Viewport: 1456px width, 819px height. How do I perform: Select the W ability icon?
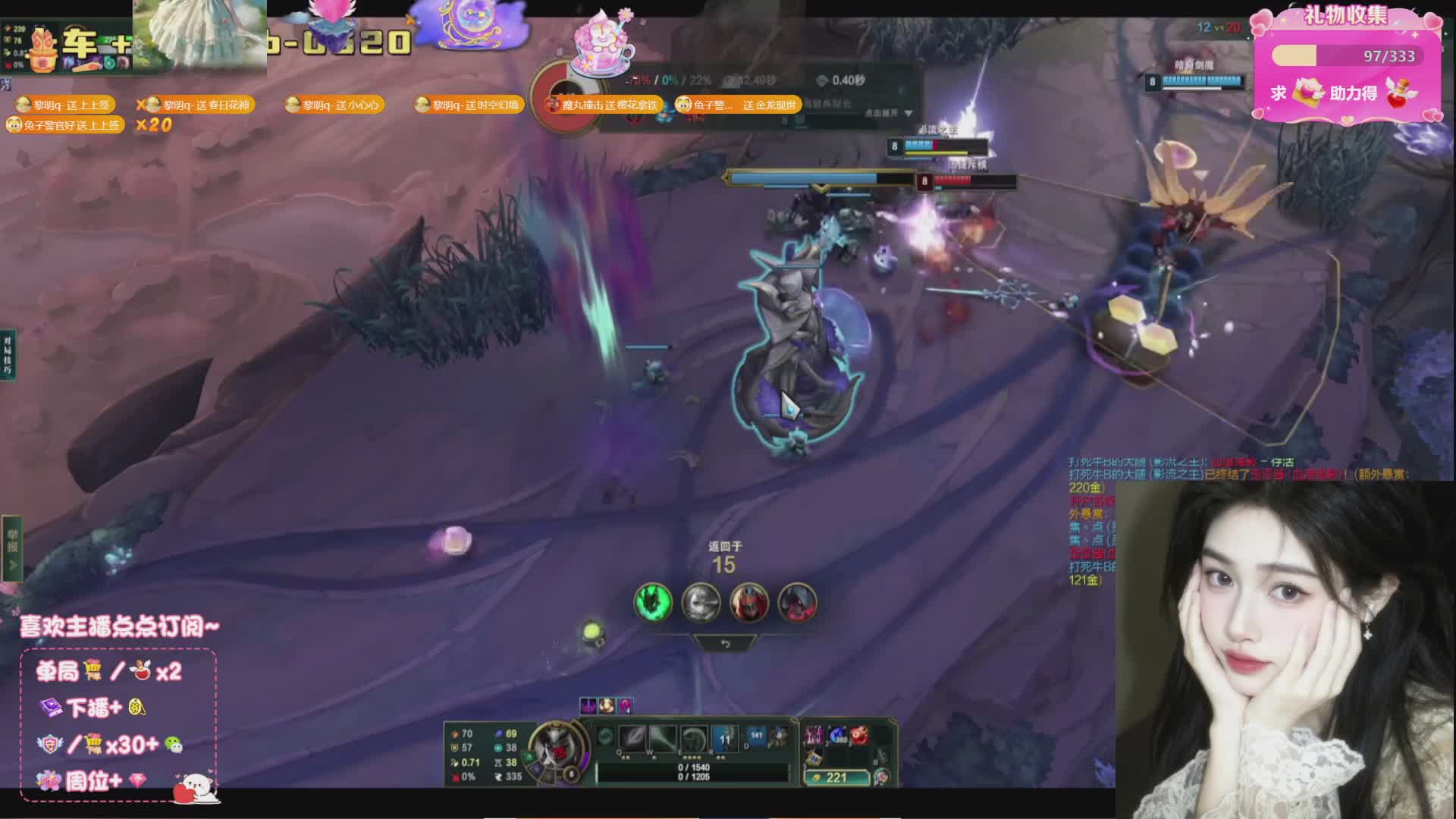coord(662,738)
